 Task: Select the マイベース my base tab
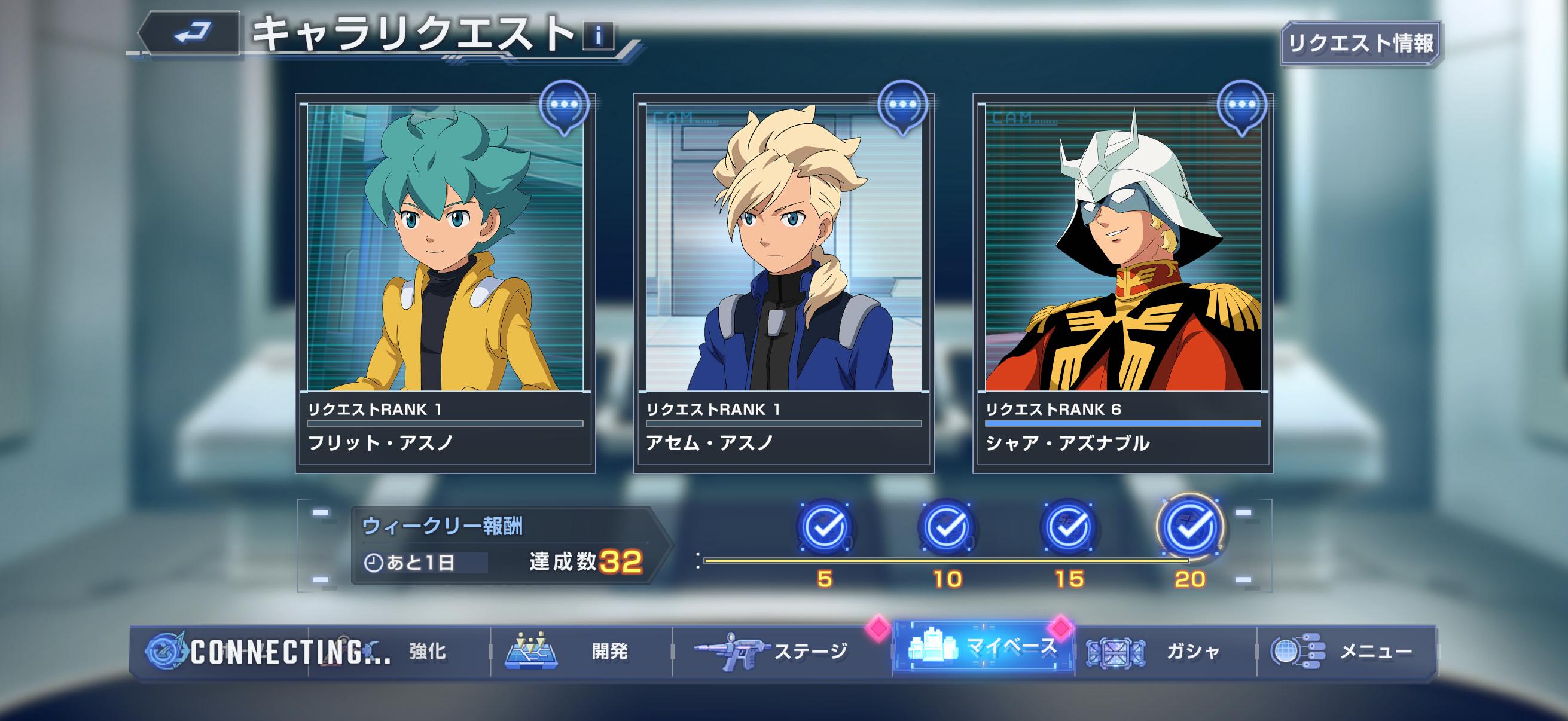pos(983,649)
